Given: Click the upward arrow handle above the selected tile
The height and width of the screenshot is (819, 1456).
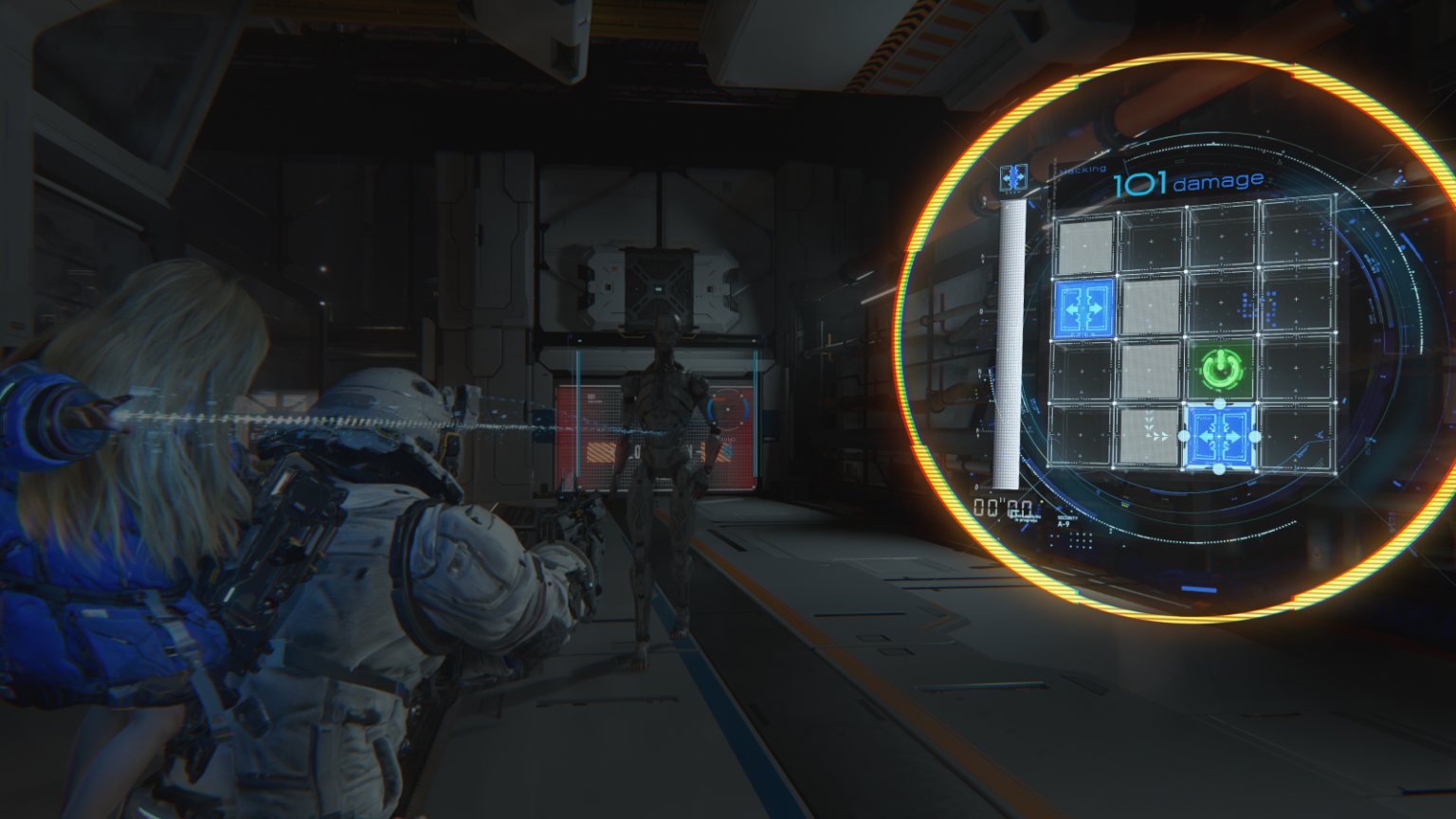Looking at the screenshot, I should (x=1218, y=403).
